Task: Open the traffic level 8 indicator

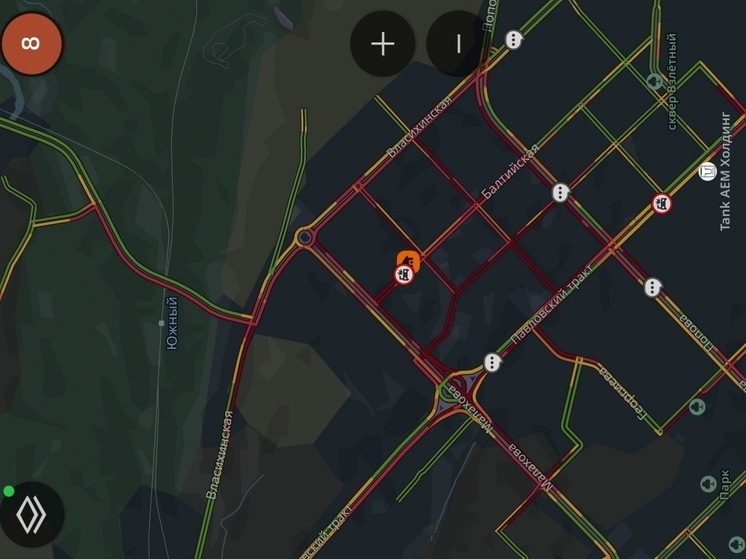Action: point(32,44)
